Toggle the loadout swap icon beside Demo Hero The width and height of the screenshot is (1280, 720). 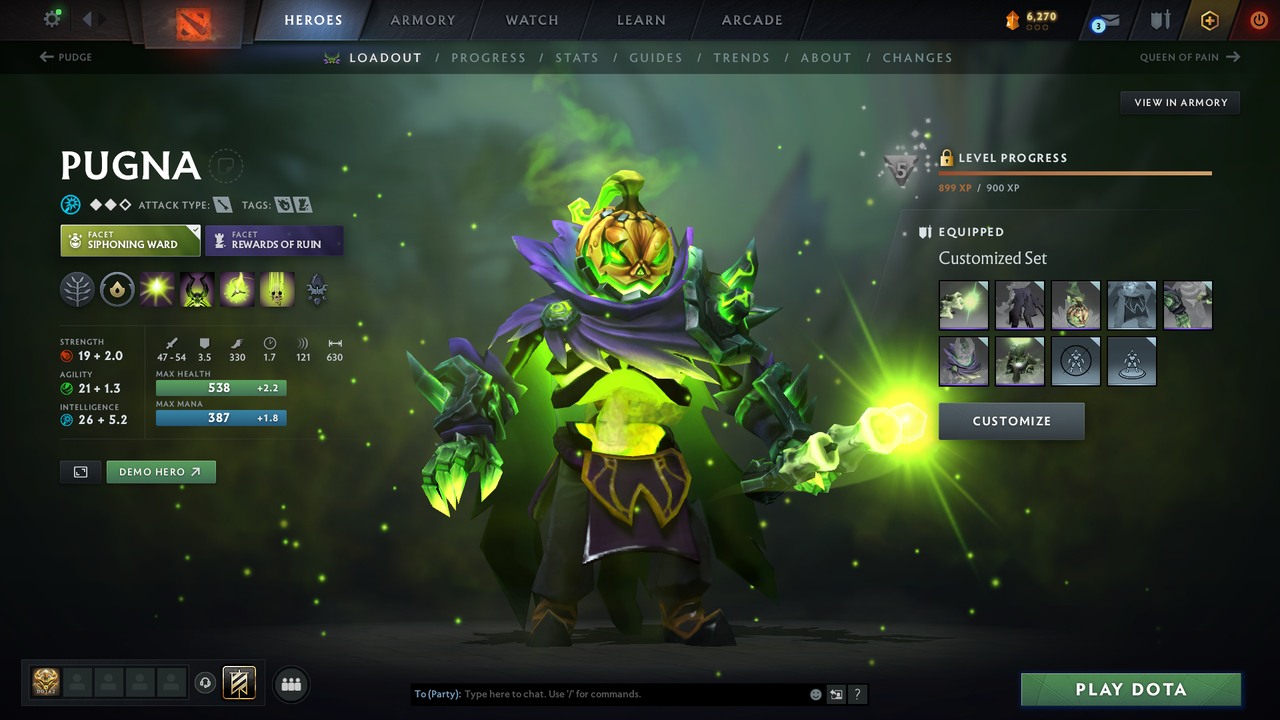click(x=80, y=471)
